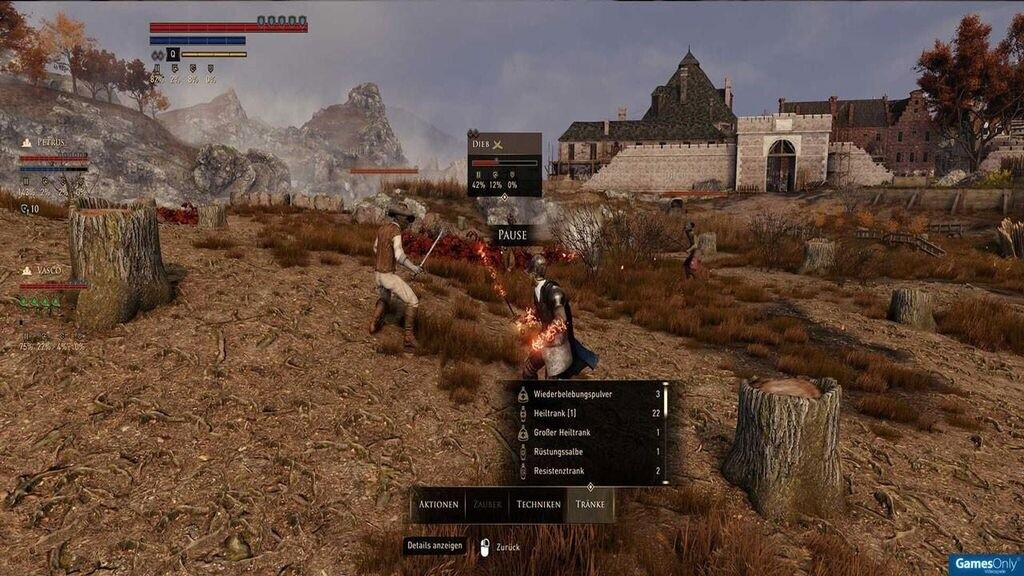Select the Tränke tab
Screen dimensions: 1024x576
pos(590,504)
